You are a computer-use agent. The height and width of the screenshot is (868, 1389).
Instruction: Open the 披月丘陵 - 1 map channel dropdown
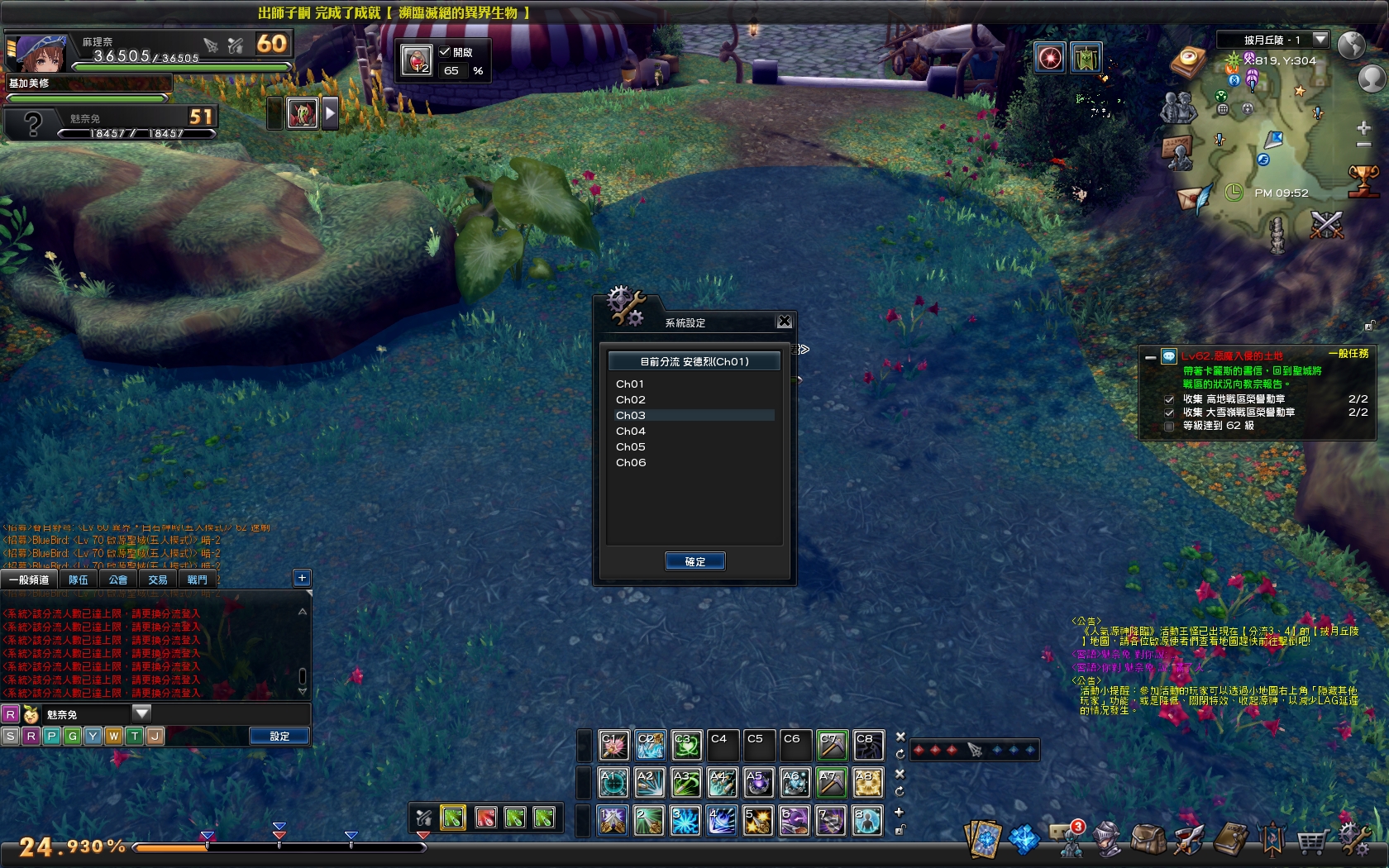(x=1321, y=38)
